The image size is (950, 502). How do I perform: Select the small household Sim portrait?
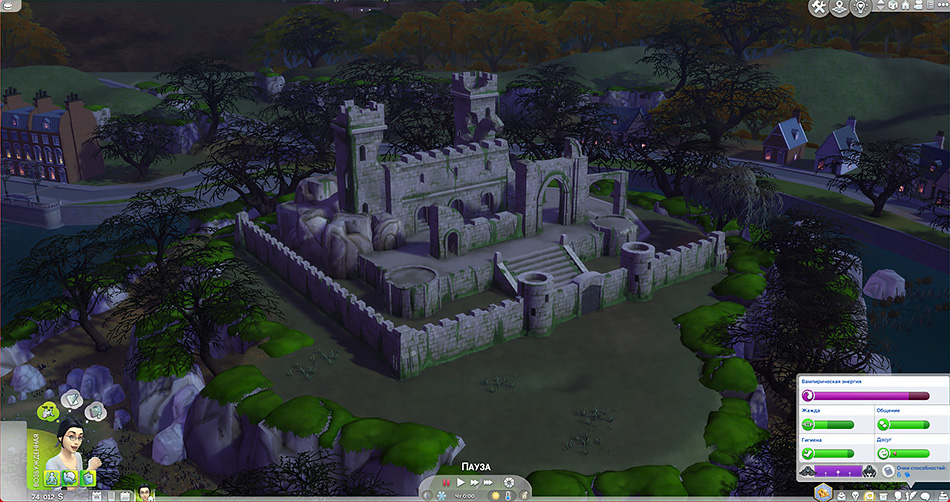pyautogui.click(x=144, y=492)
